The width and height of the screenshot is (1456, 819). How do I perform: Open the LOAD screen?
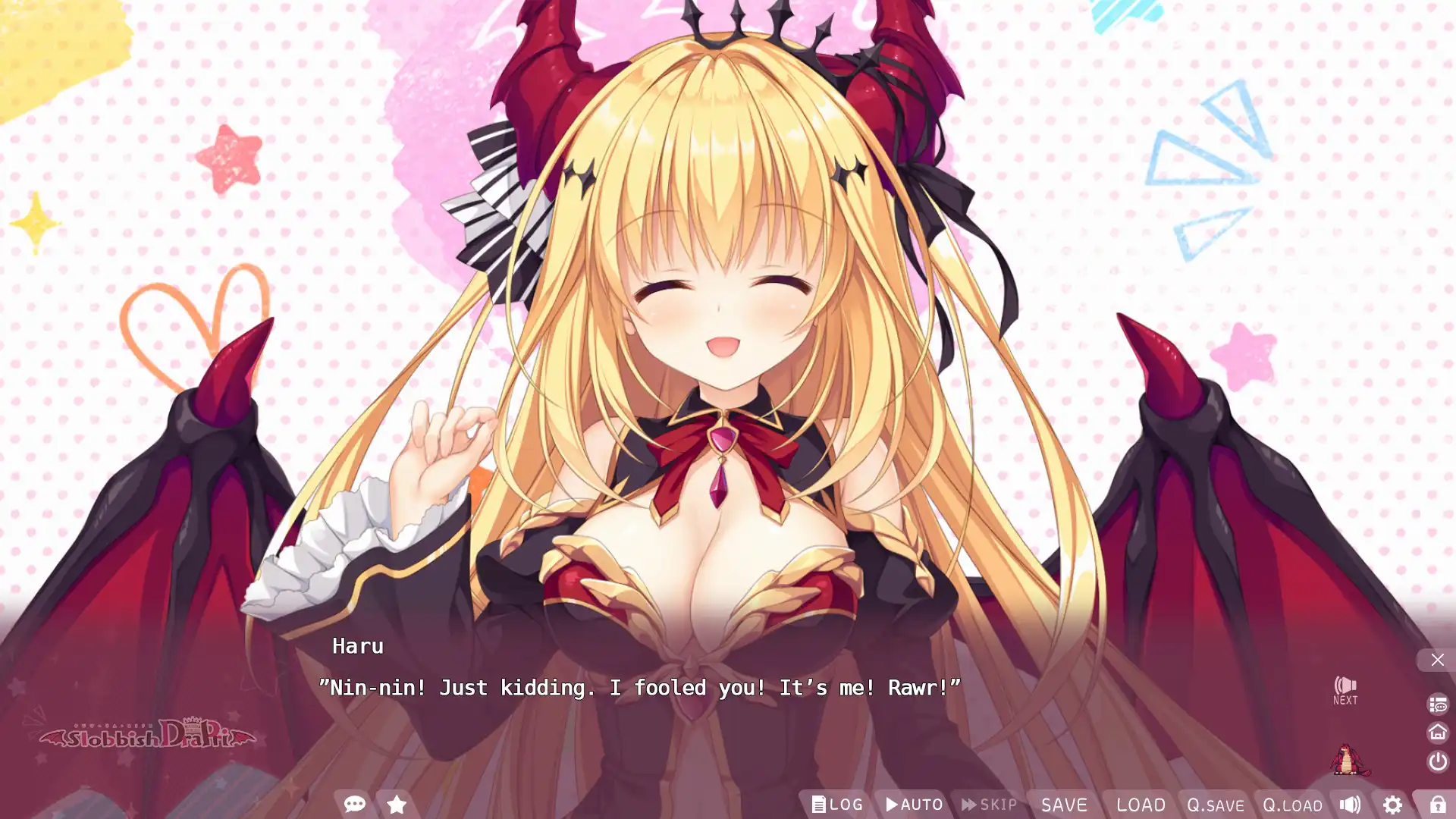pyautogui.click(x=1141, y=805)
